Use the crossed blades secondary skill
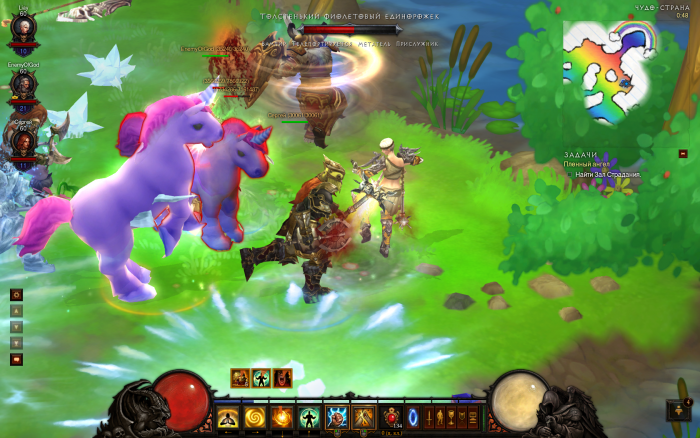This screenshot has width=700, height=438. (x=362, y=416)
